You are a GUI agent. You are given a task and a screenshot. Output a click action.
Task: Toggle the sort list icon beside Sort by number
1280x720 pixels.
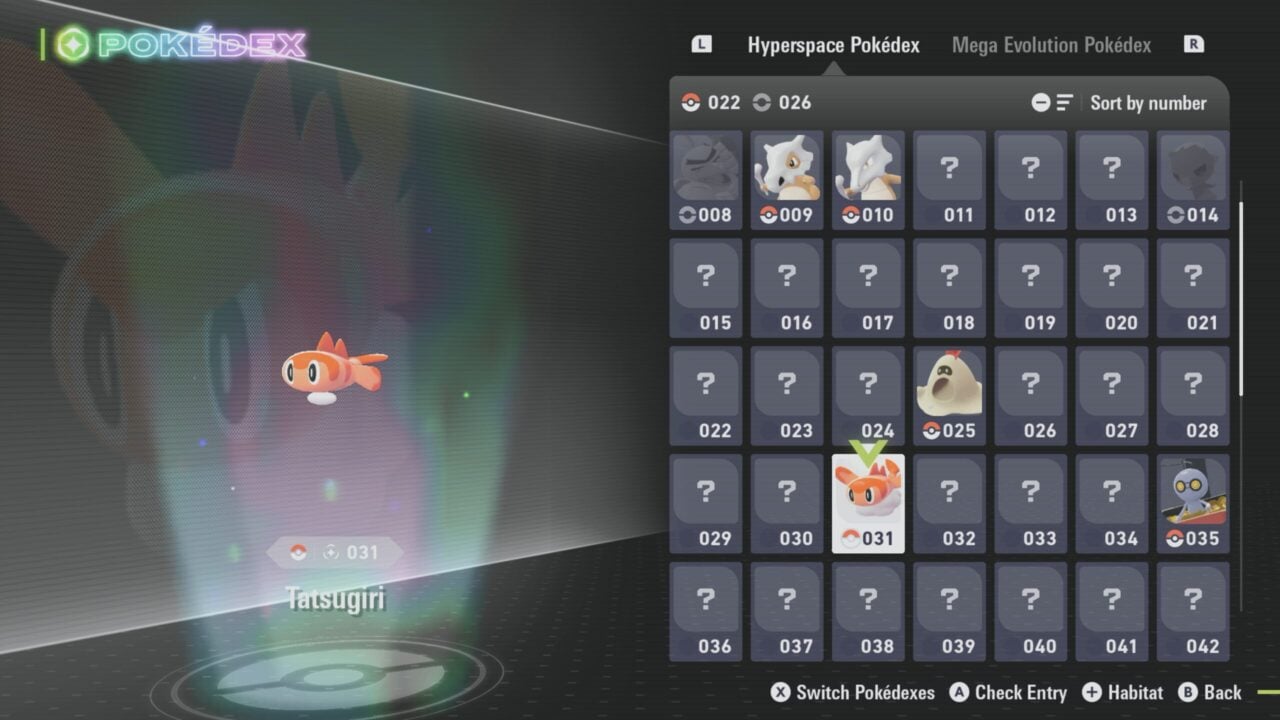point(1063,102)
